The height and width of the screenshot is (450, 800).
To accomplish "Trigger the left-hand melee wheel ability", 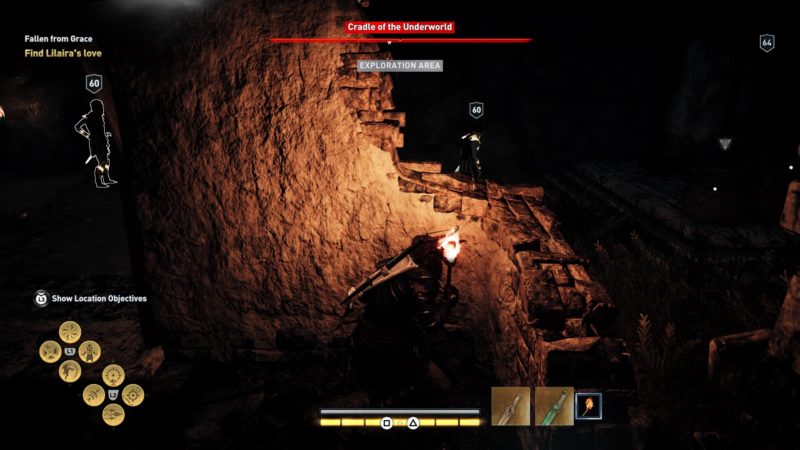I will [49, 351].
